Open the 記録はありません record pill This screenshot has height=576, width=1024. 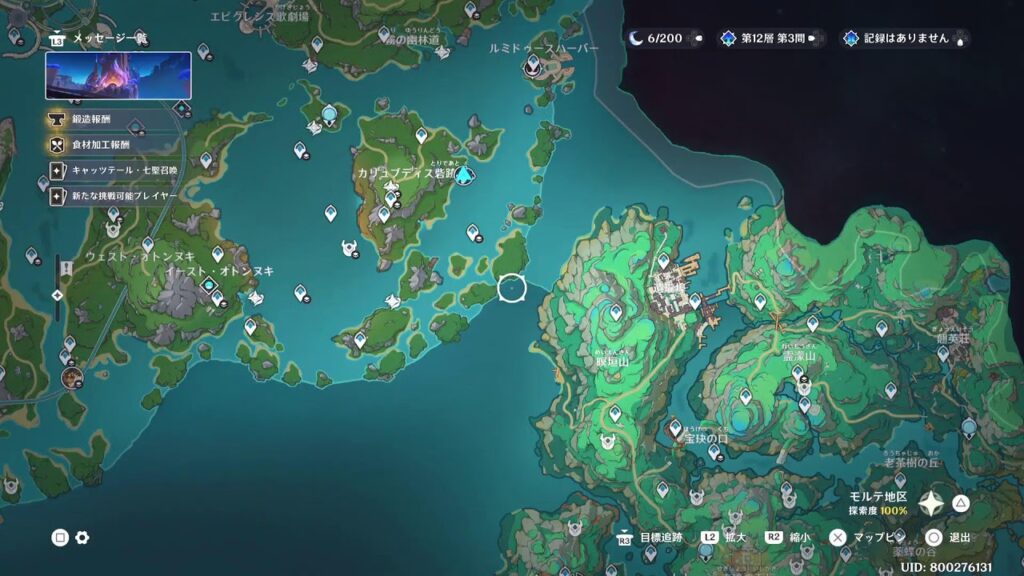[905, 39]
